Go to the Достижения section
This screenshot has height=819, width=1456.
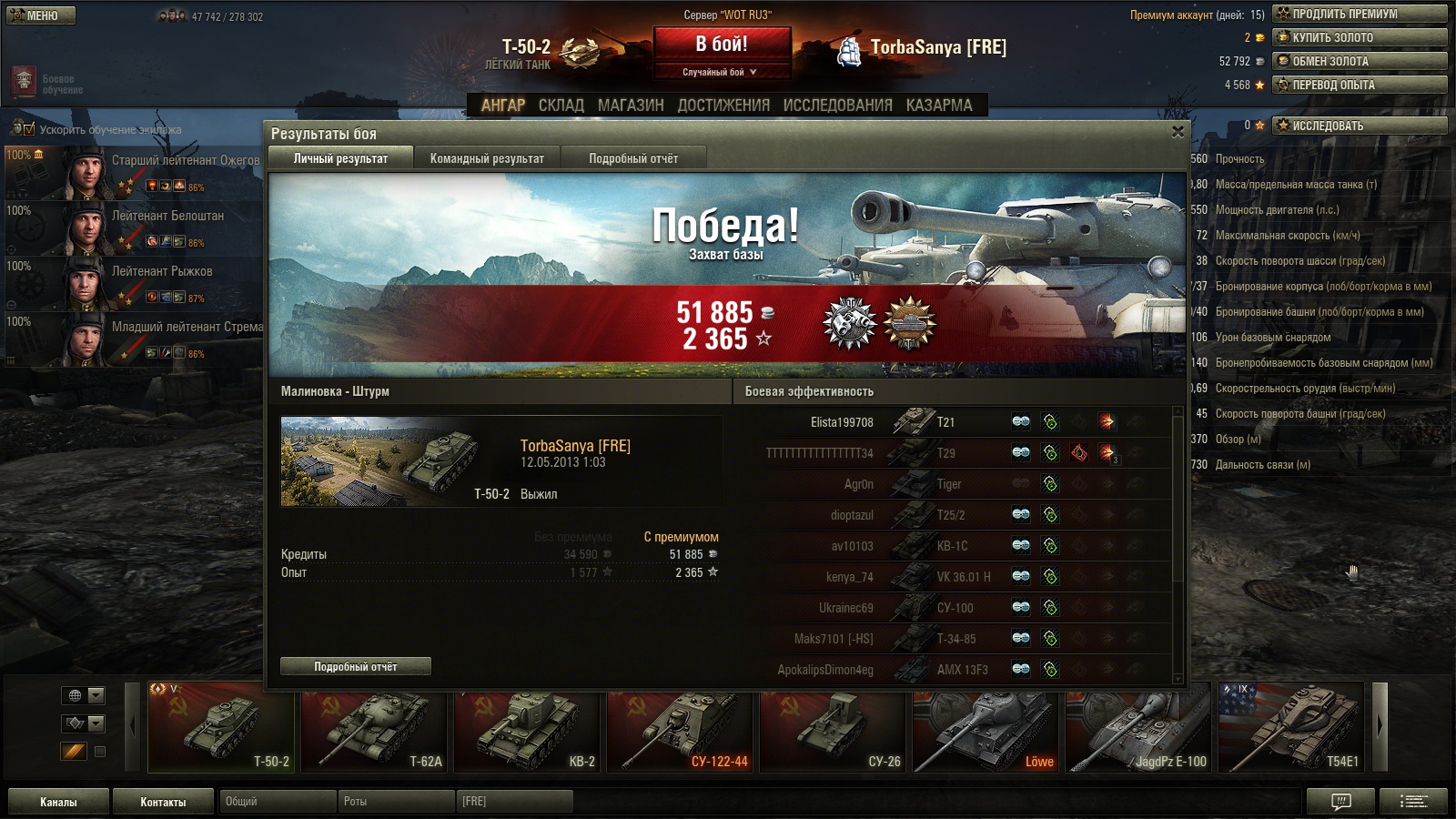pyautogui.click(x=723, y=106)
